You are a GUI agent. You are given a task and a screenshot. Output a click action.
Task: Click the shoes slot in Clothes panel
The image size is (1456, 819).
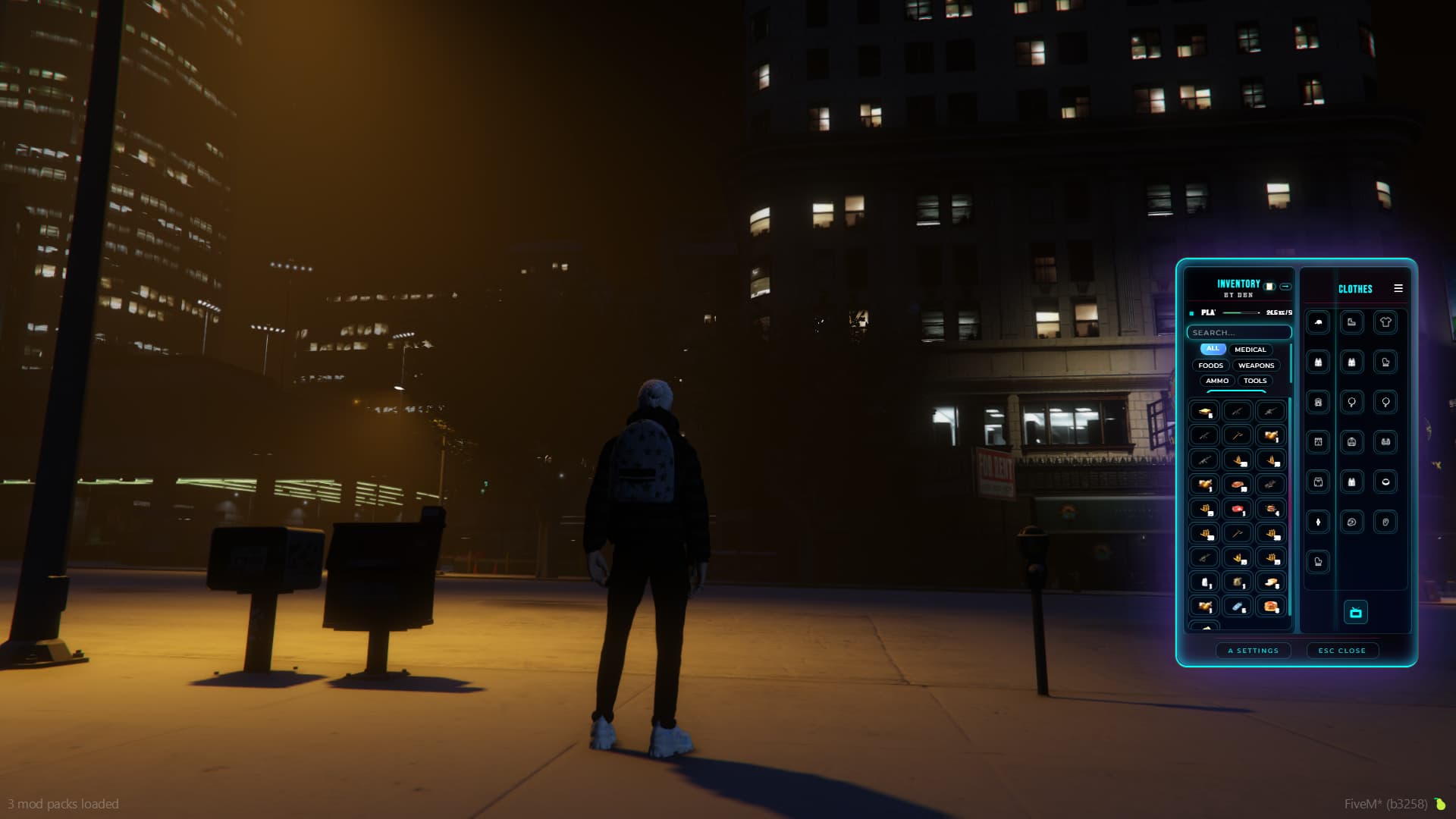[1351, 322]
